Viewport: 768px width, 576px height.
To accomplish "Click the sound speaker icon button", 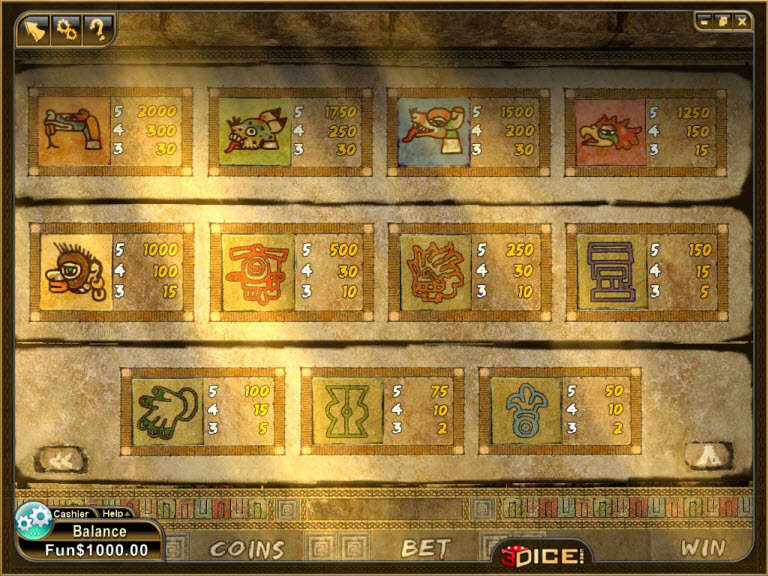I will point(34,28).
